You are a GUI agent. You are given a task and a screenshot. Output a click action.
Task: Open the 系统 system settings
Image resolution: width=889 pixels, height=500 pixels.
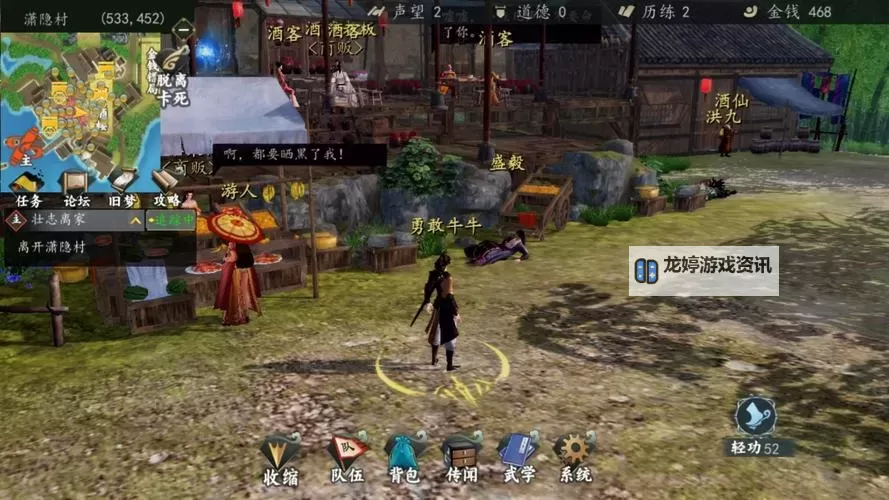(x=575, y=457)
